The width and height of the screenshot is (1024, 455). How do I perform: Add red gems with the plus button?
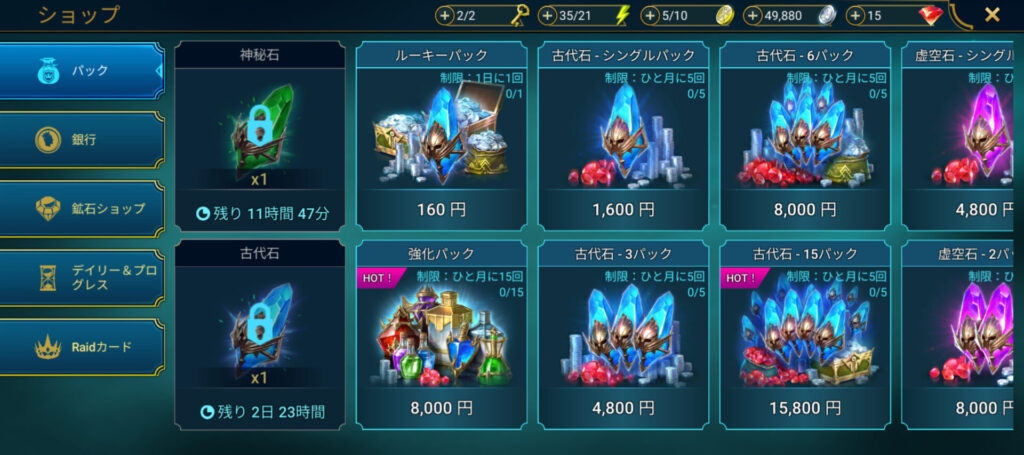[x=856, y=16]
